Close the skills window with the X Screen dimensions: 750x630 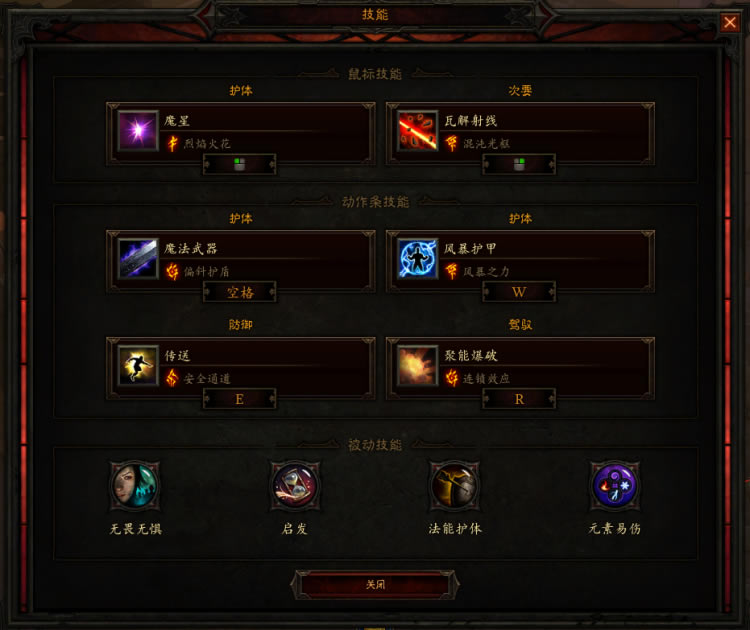click(x=730, y=22)
